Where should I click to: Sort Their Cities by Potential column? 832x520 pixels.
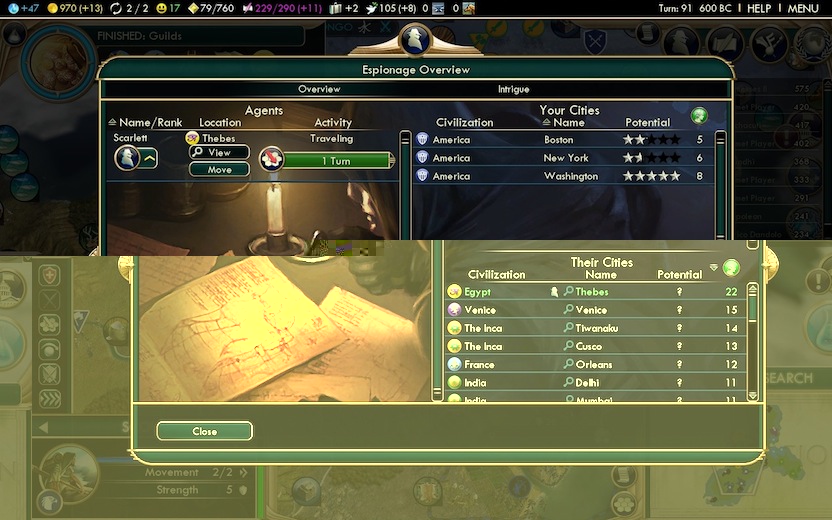point(679,275)
